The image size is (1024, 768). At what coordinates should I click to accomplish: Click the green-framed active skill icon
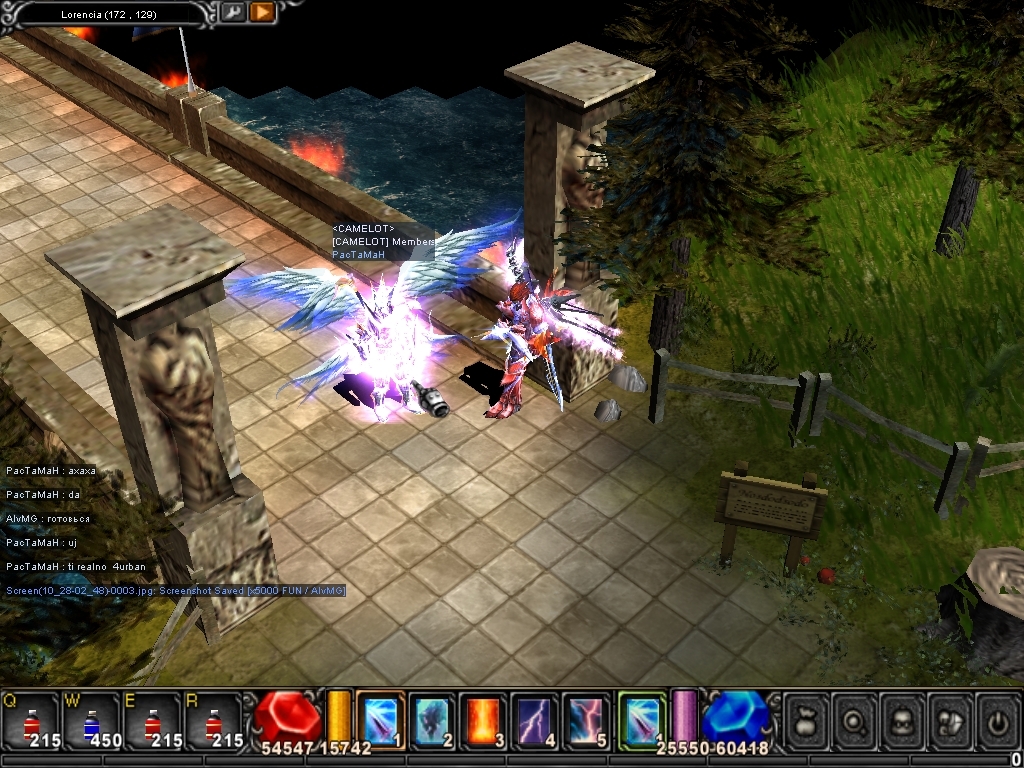coord(642,720)
